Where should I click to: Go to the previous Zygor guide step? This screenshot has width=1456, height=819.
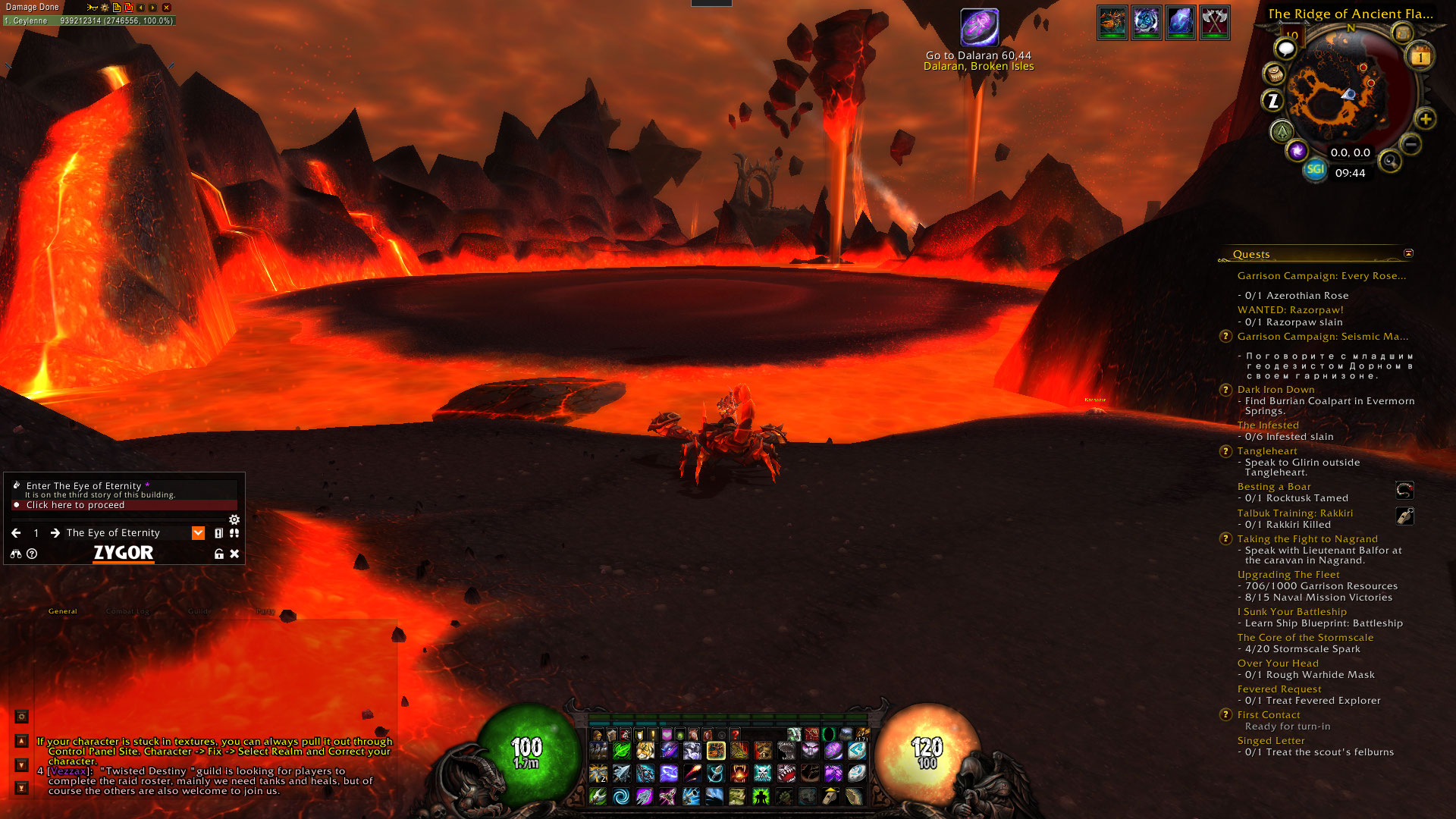tap(16, 533)
